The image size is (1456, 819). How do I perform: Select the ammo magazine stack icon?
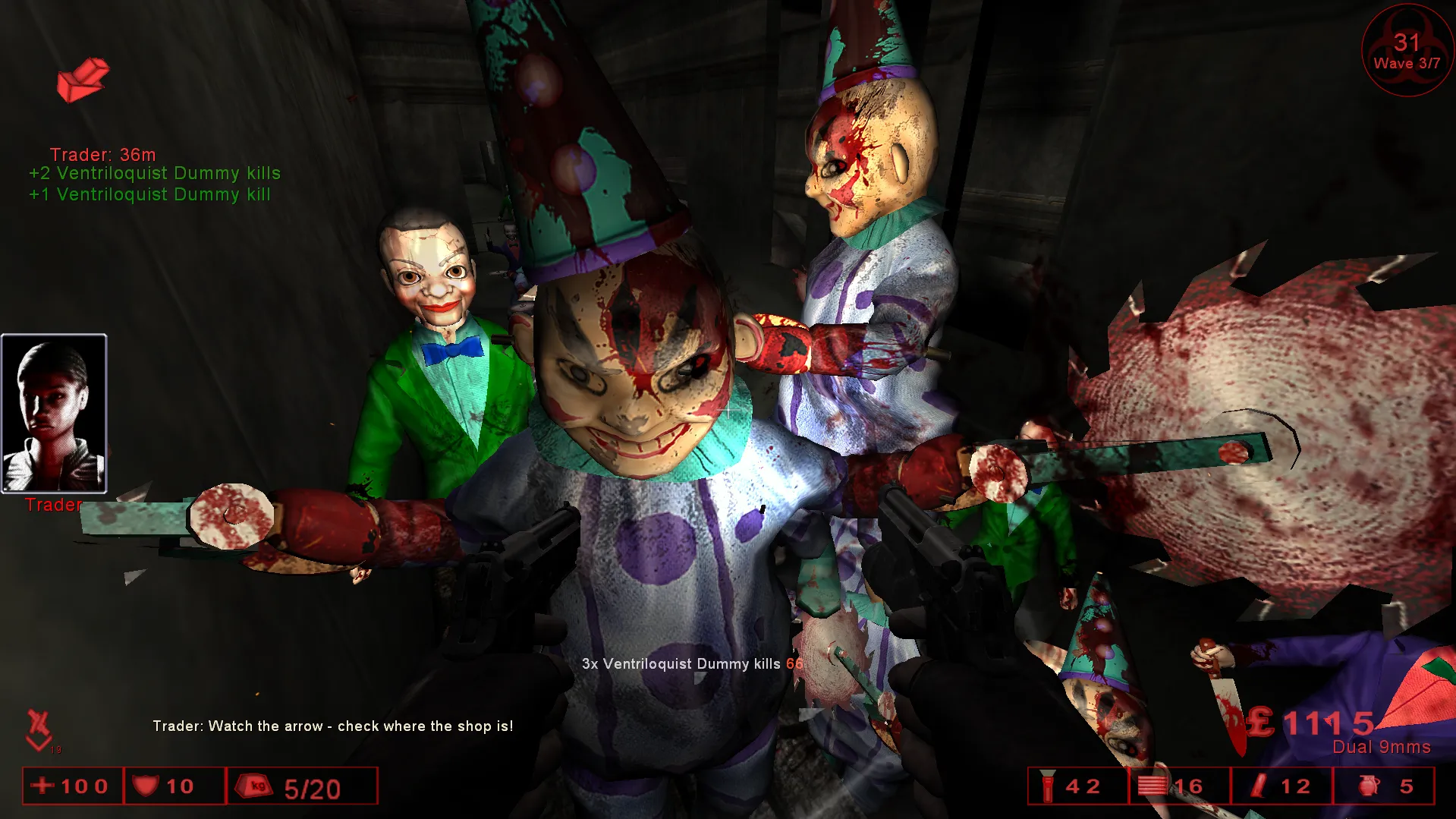point(1151,786)
